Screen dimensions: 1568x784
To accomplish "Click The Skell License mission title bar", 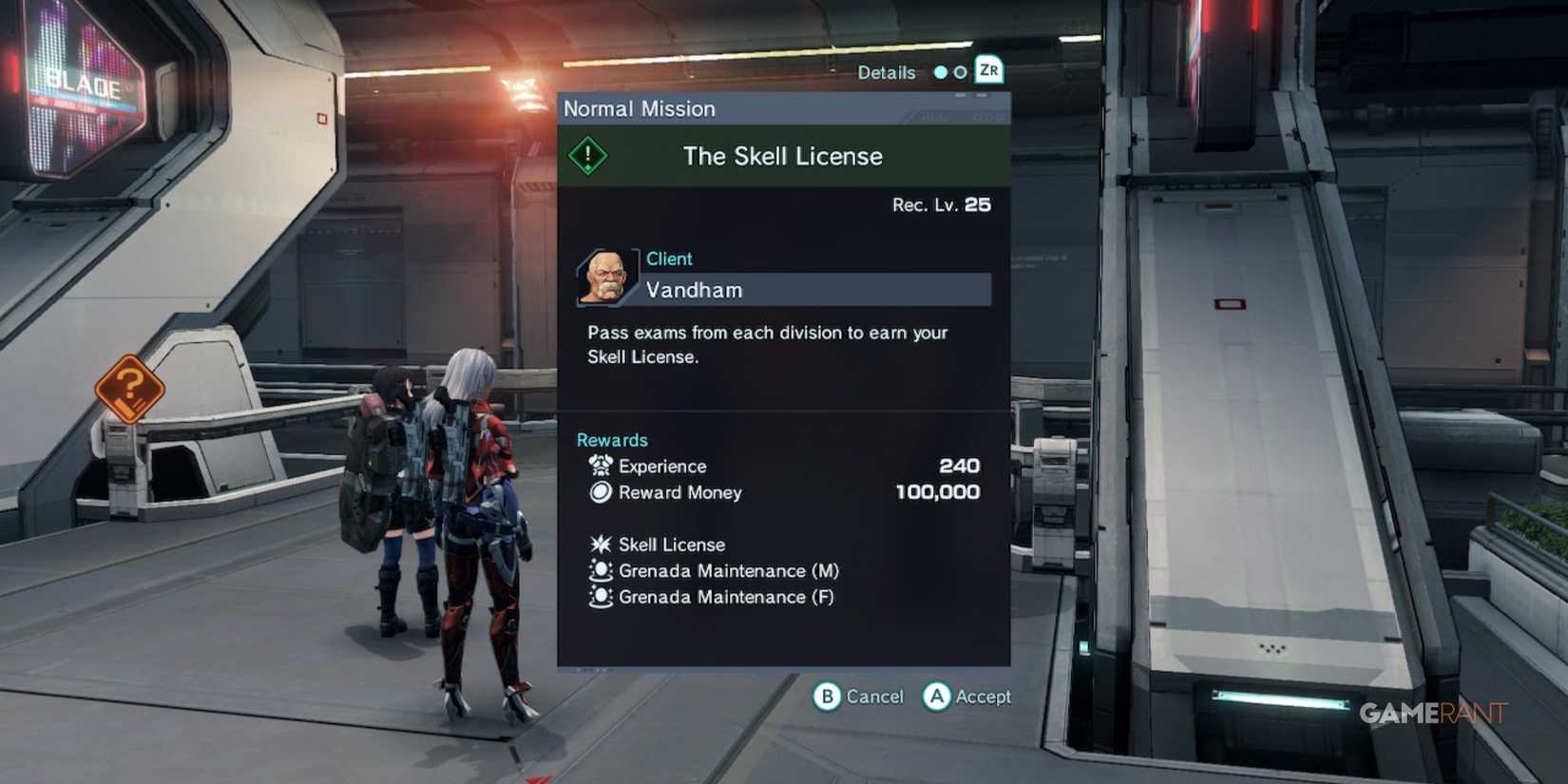I will pos(782,156).
